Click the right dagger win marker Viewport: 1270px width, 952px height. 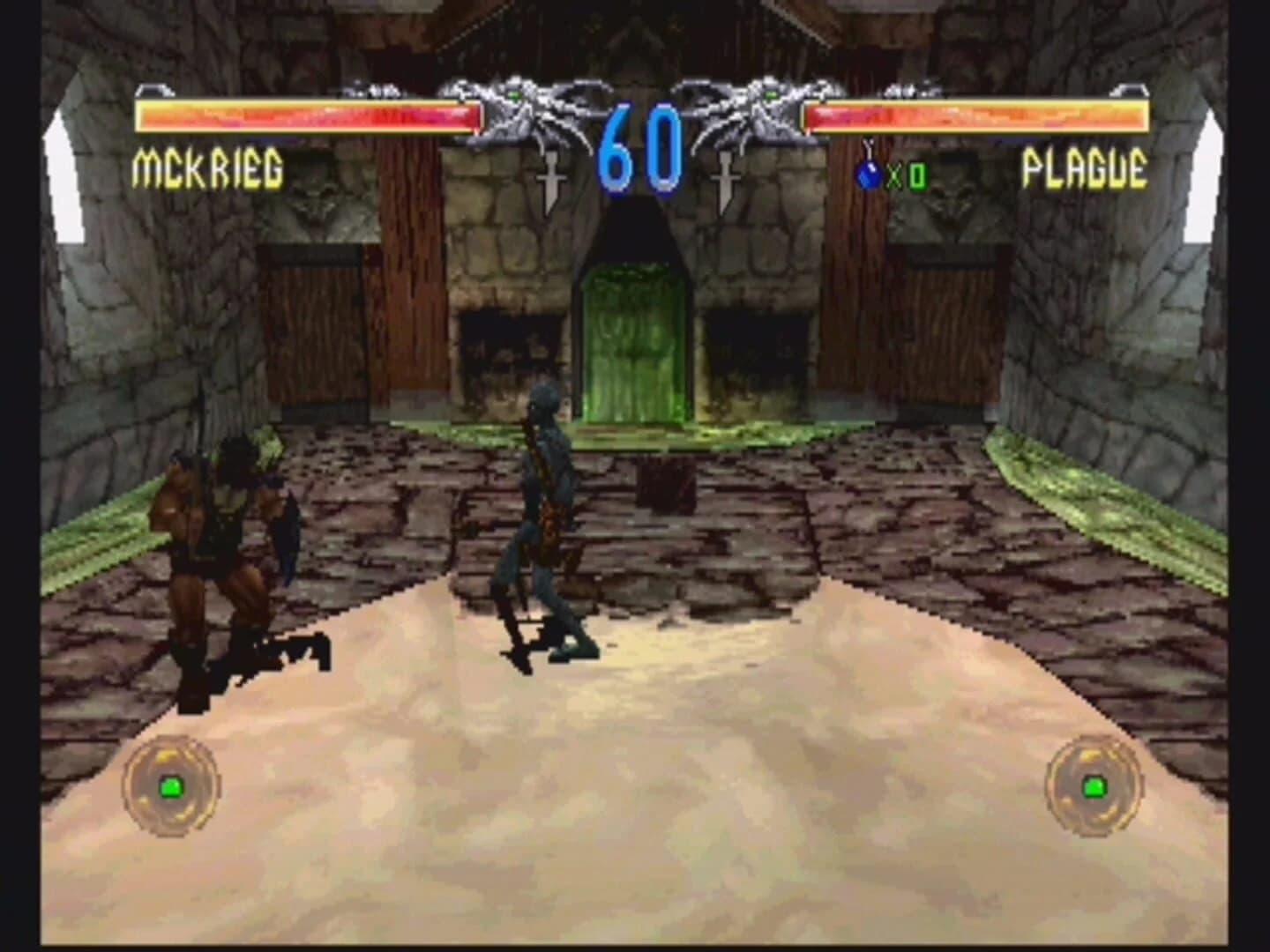[726, 176]
